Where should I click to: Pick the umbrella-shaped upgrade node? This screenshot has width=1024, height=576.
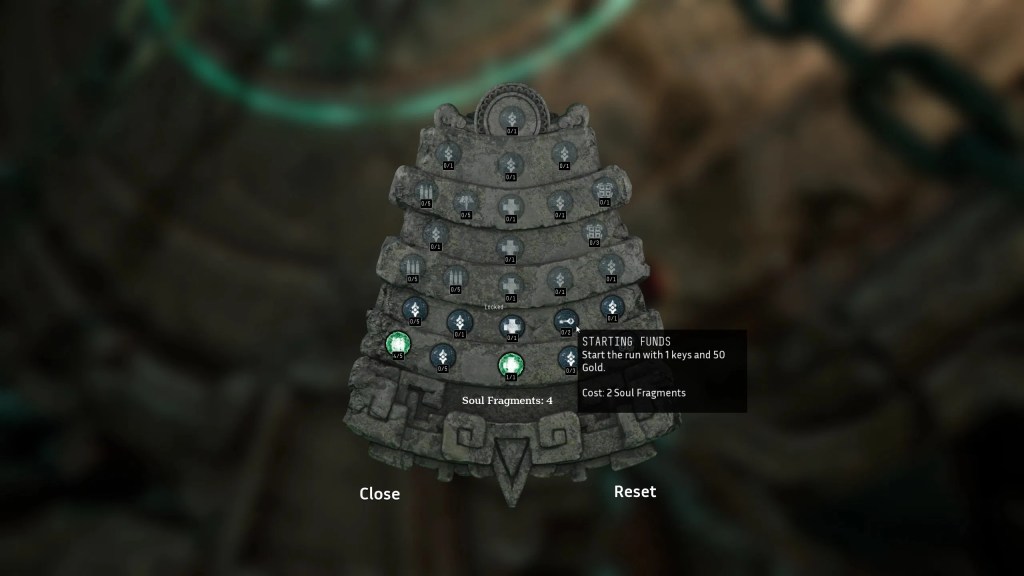click(465, 201)
